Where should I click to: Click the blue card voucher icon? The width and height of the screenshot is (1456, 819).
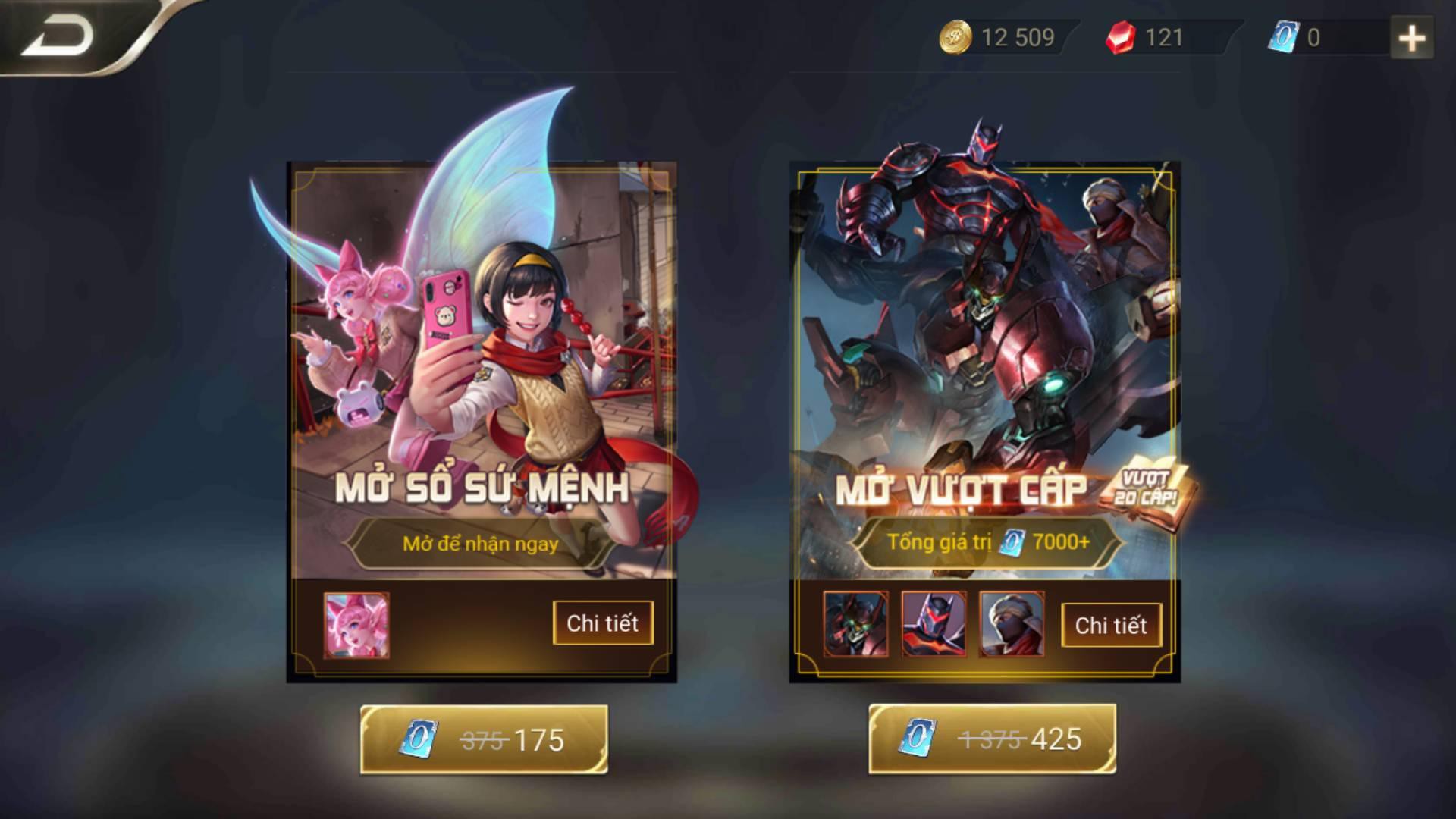1282,36
